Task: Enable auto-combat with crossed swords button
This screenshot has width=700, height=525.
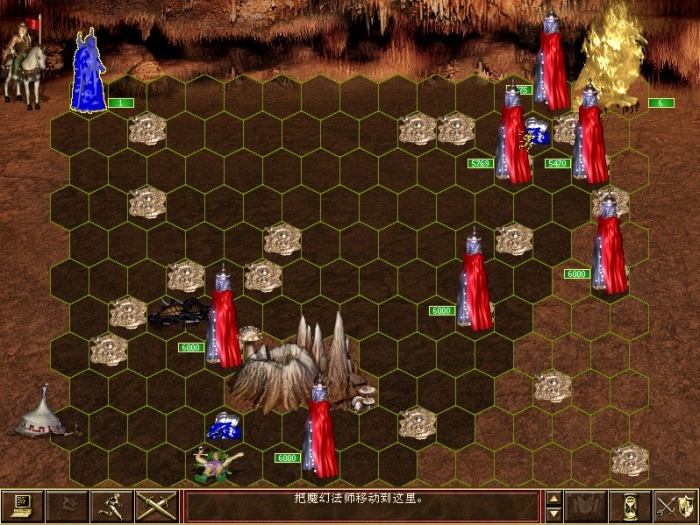Action: pos(158,505)
